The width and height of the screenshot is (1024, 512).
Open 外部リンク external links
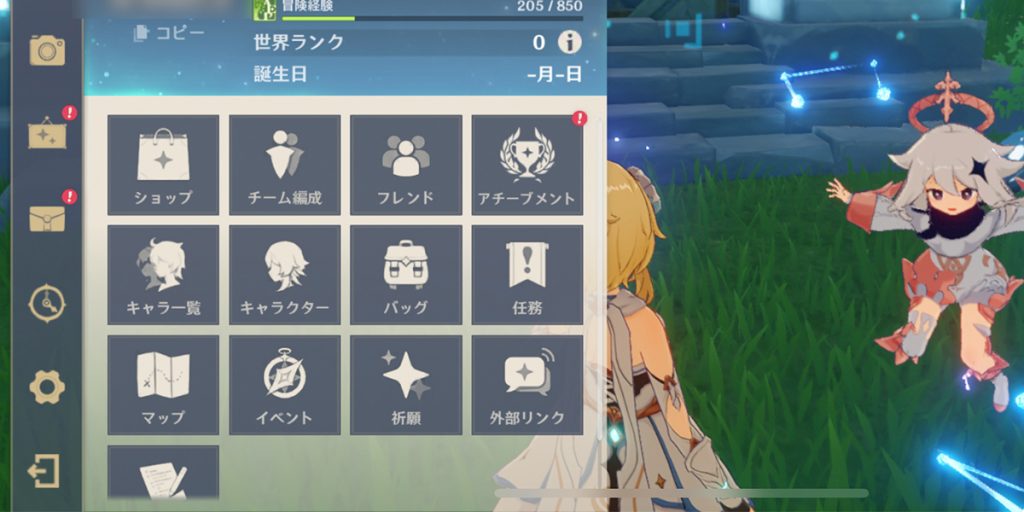(x=527, y=385)
